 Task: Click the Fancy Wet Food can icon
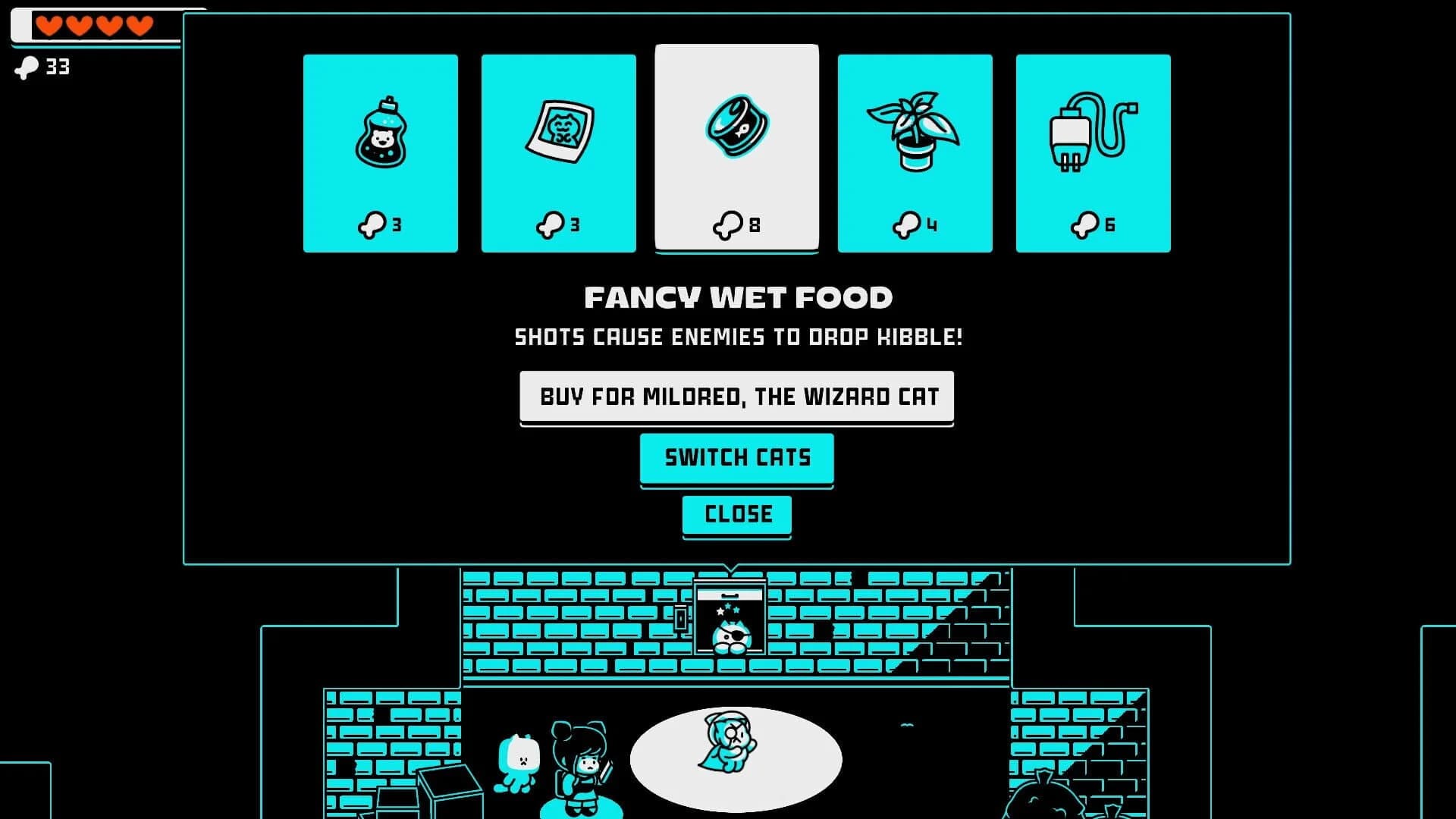(x=736, y=127)
